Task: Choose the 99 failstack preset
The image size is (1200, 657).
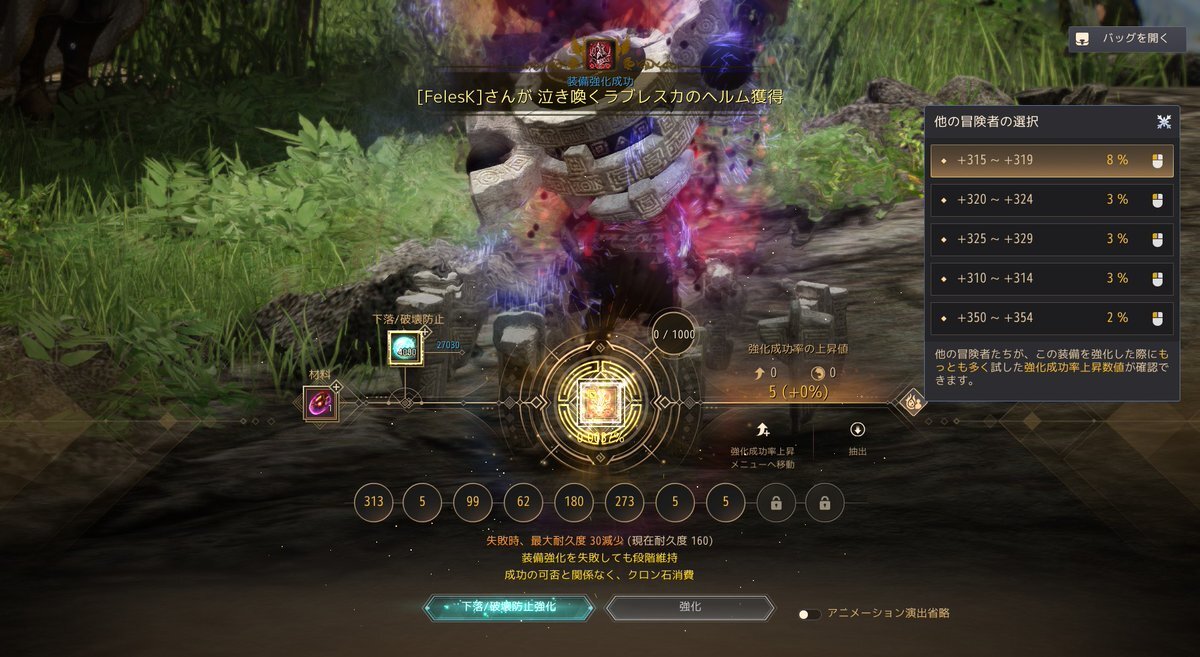Action: pyautogui.click(x=474, y=503)
